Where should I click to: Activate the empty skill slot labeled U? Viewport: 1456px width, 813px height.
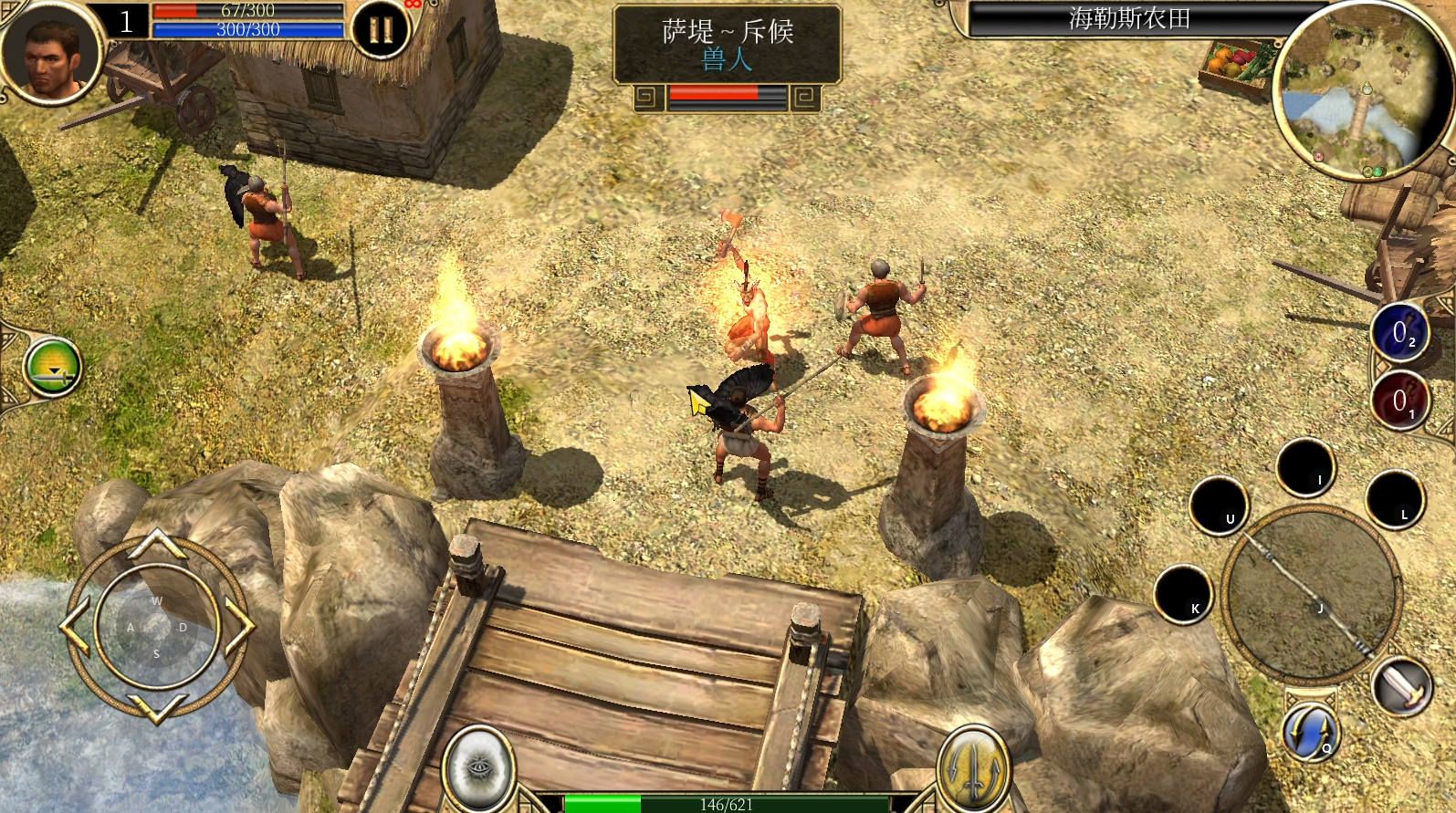coord(1220,505)
